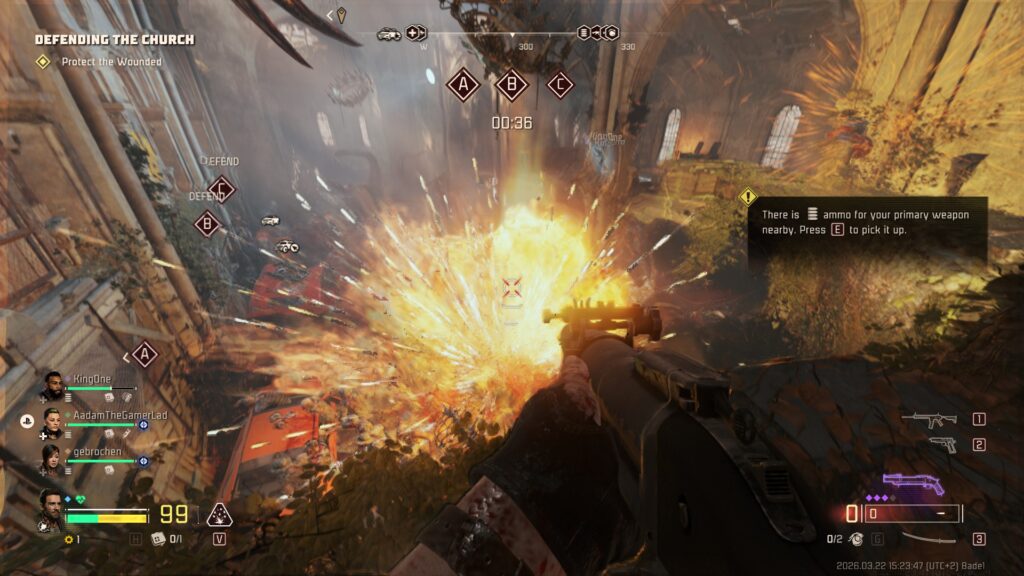Select the purple shotgun weapon icon
This screenshot has width=1024, height=576.
point(913,484)
